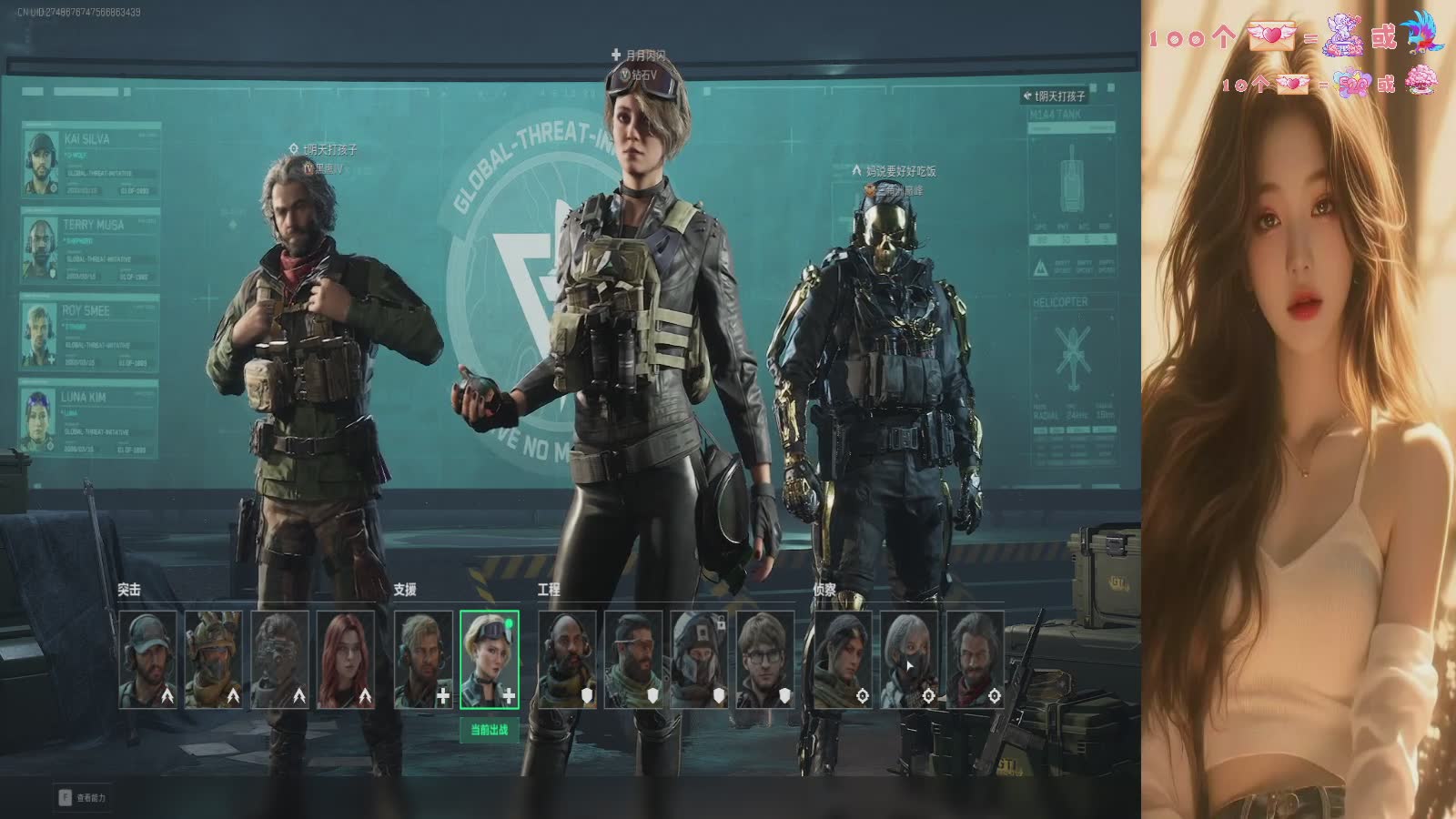Image resolution: width=1456 pixels, height=819 pixels.
Task: Pick the bald bearded engineer with headset
Action: (567, 660)
